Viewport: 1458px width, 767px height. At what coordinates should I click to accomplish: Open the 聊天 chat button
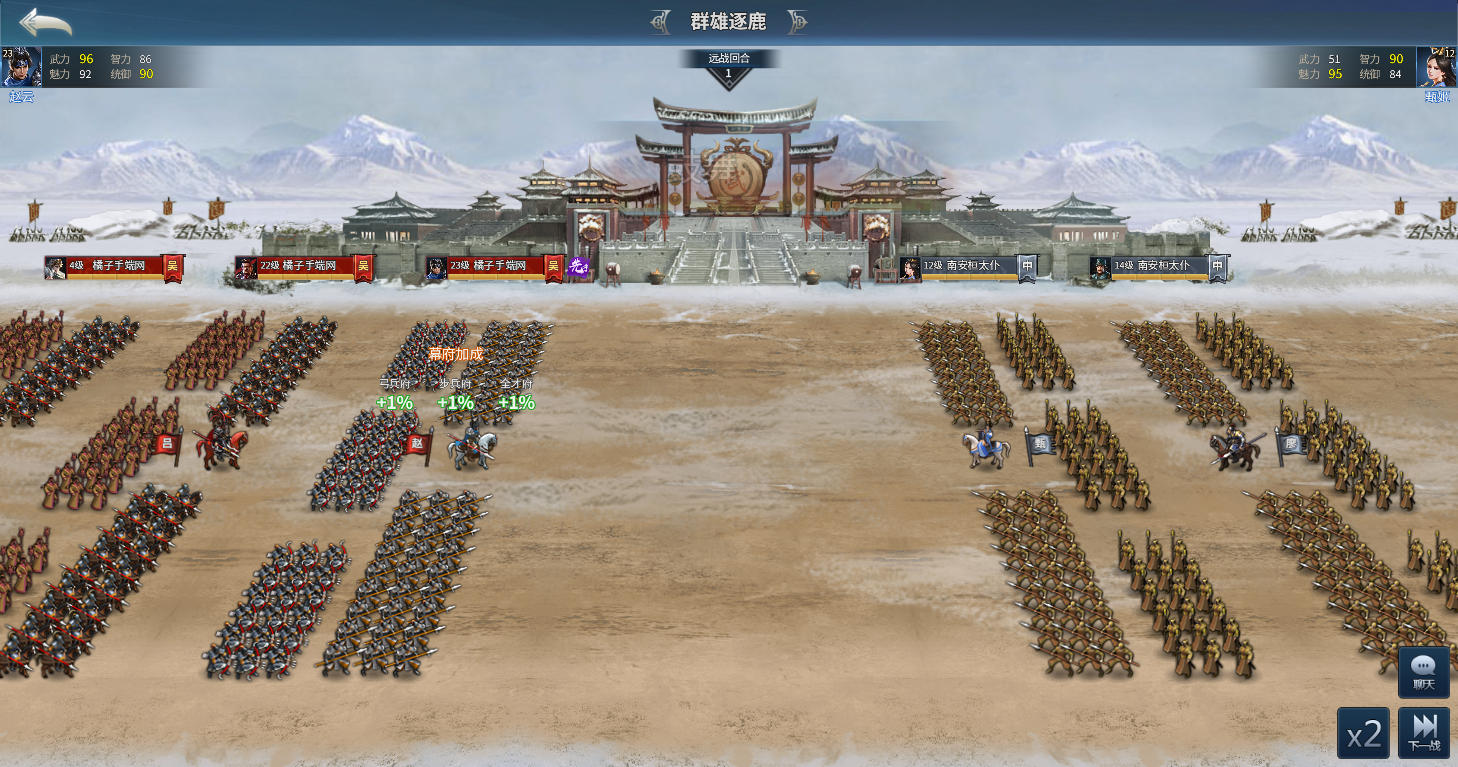1423,672
